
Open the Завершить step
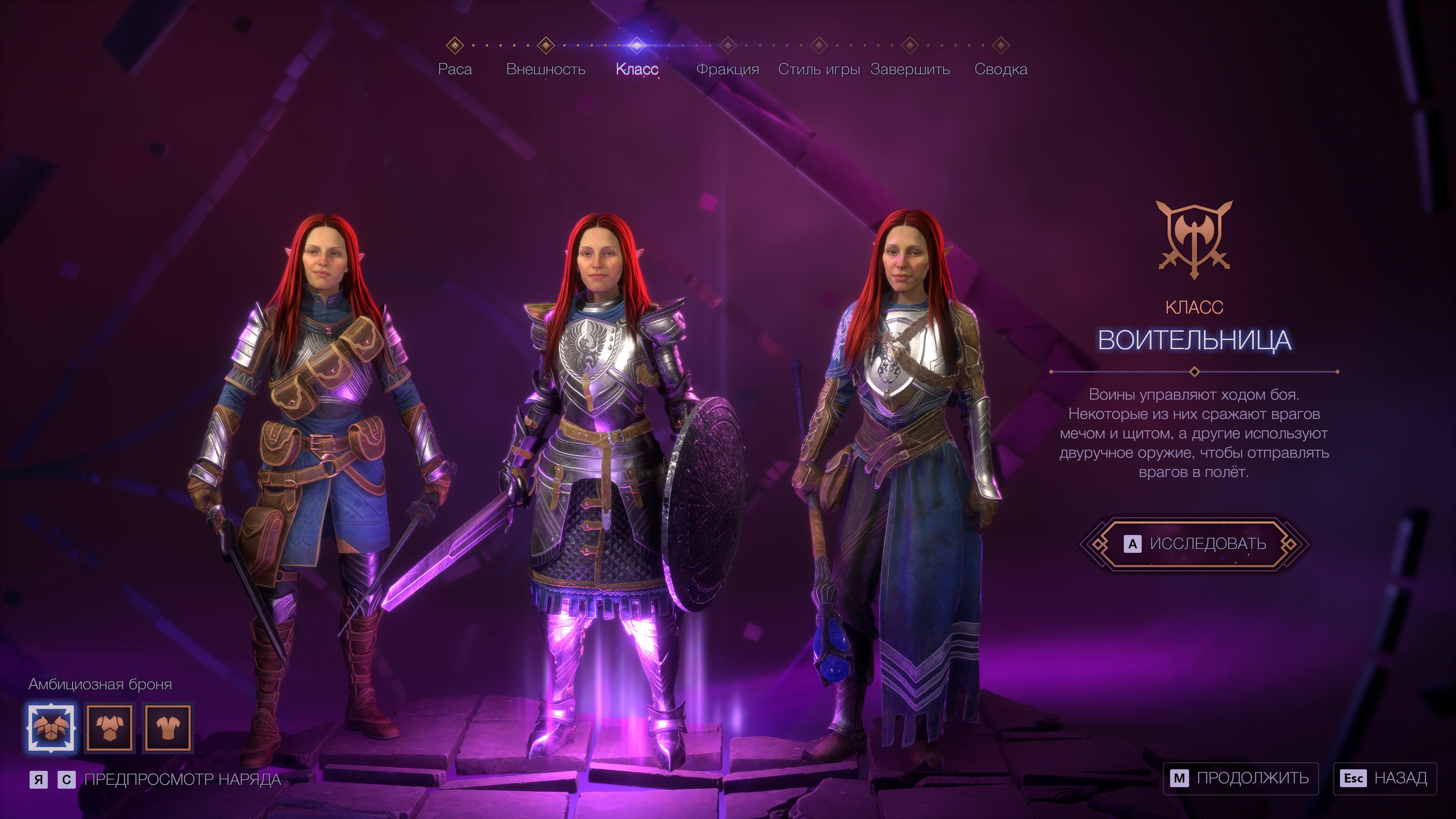909,69
